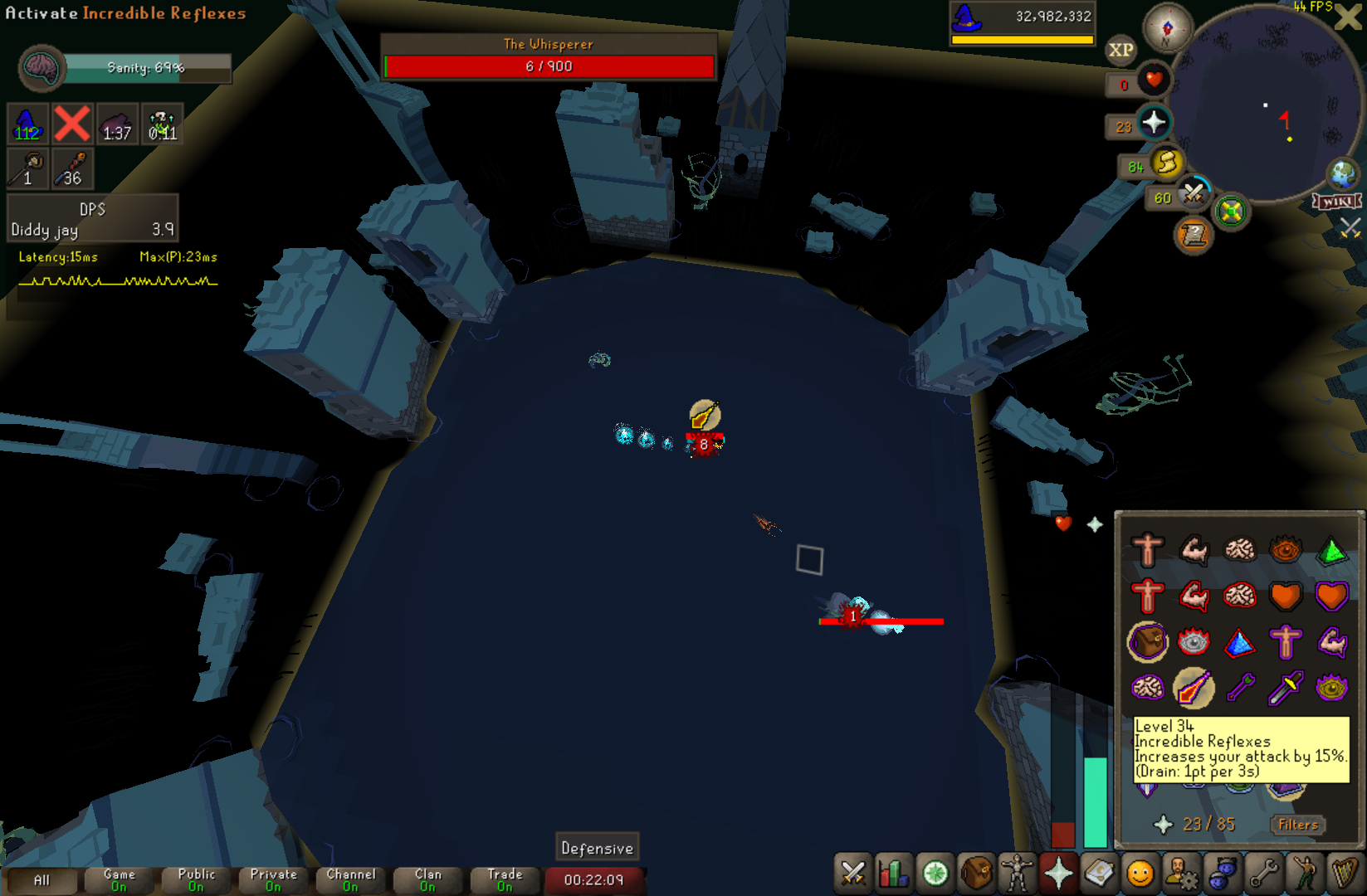Open the Music harp tab
This screenshot has height=896, width=1367.
click(x=1345, y=874)
